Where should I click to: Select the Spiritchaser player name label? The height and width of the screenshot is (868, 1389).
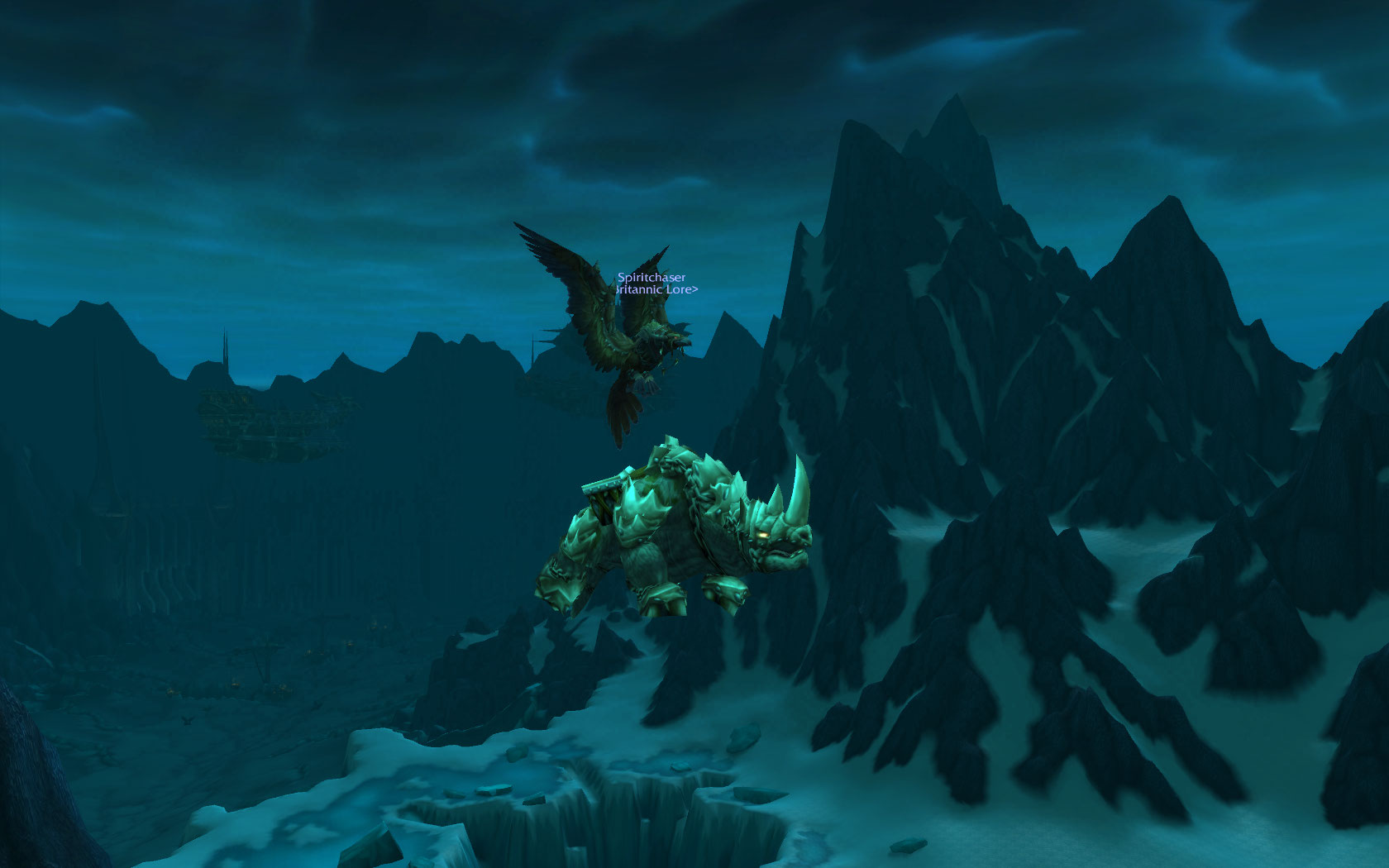(x=652, y=279)
